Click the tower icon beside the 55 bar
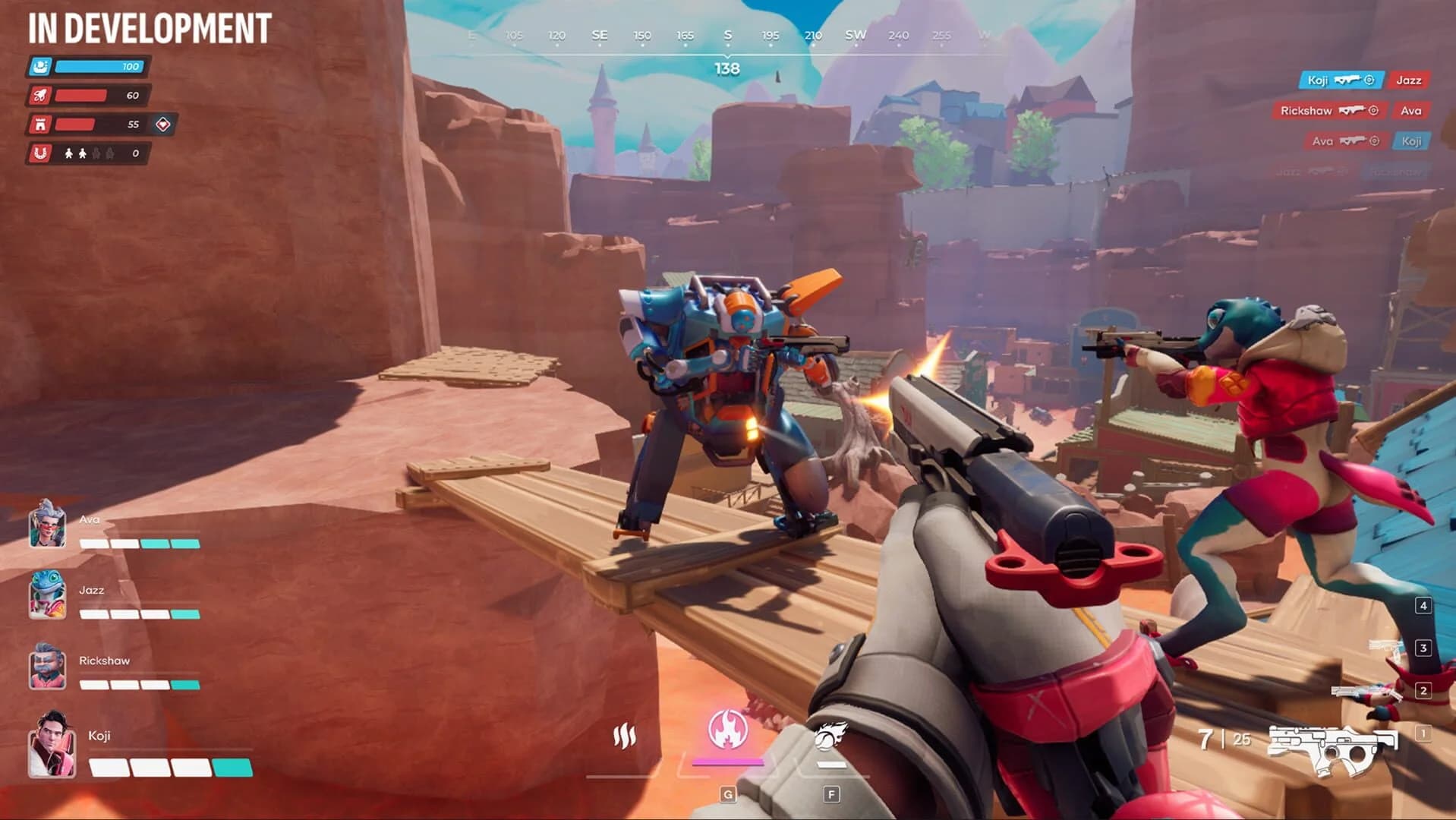The image size is (1456, 820). click(40, 125)
